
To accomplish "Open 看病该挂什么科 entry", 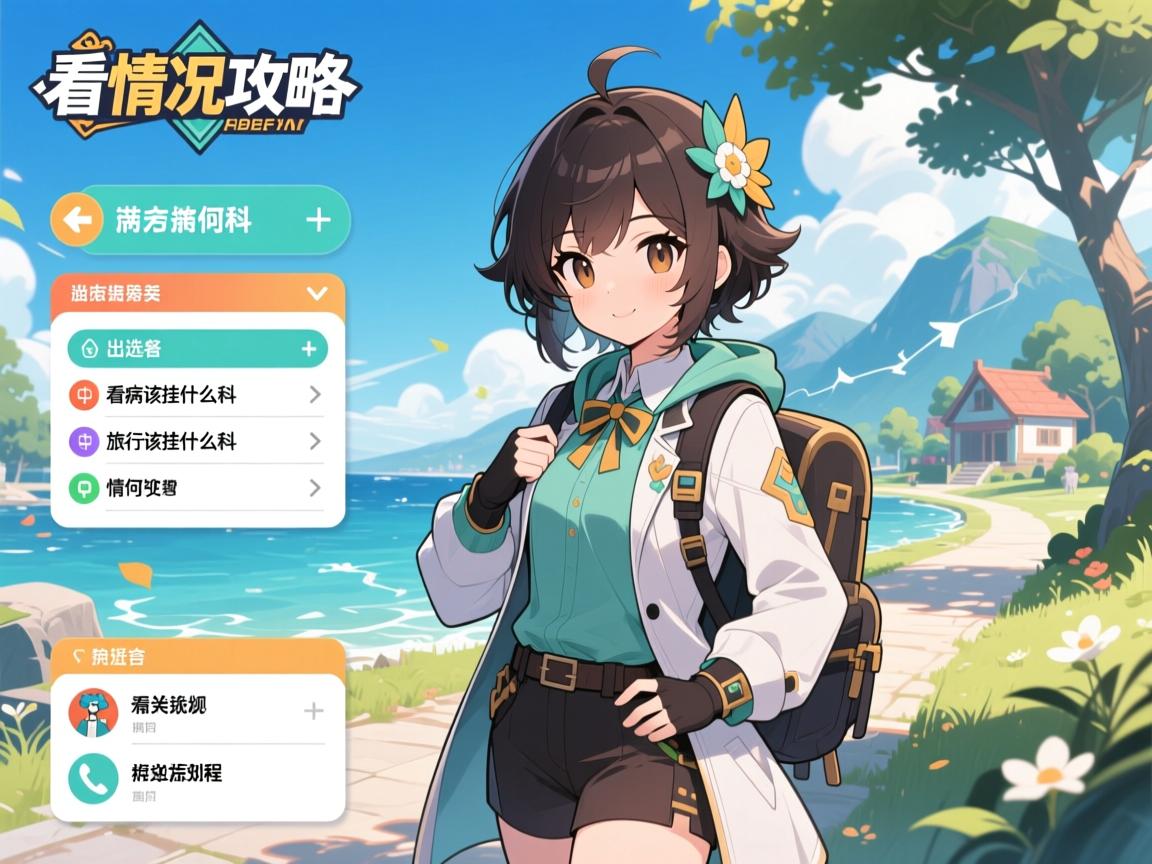I will coord(197,395).
